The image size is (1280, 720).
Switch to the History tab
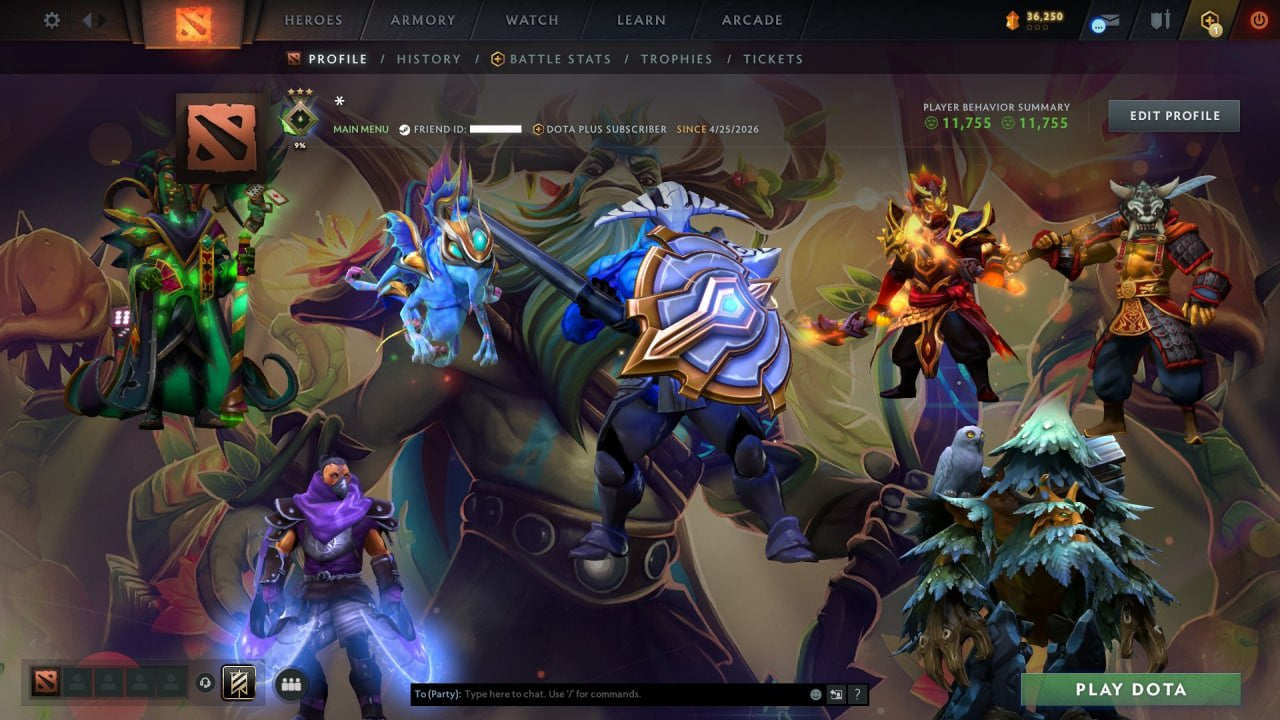pos(428,59)
